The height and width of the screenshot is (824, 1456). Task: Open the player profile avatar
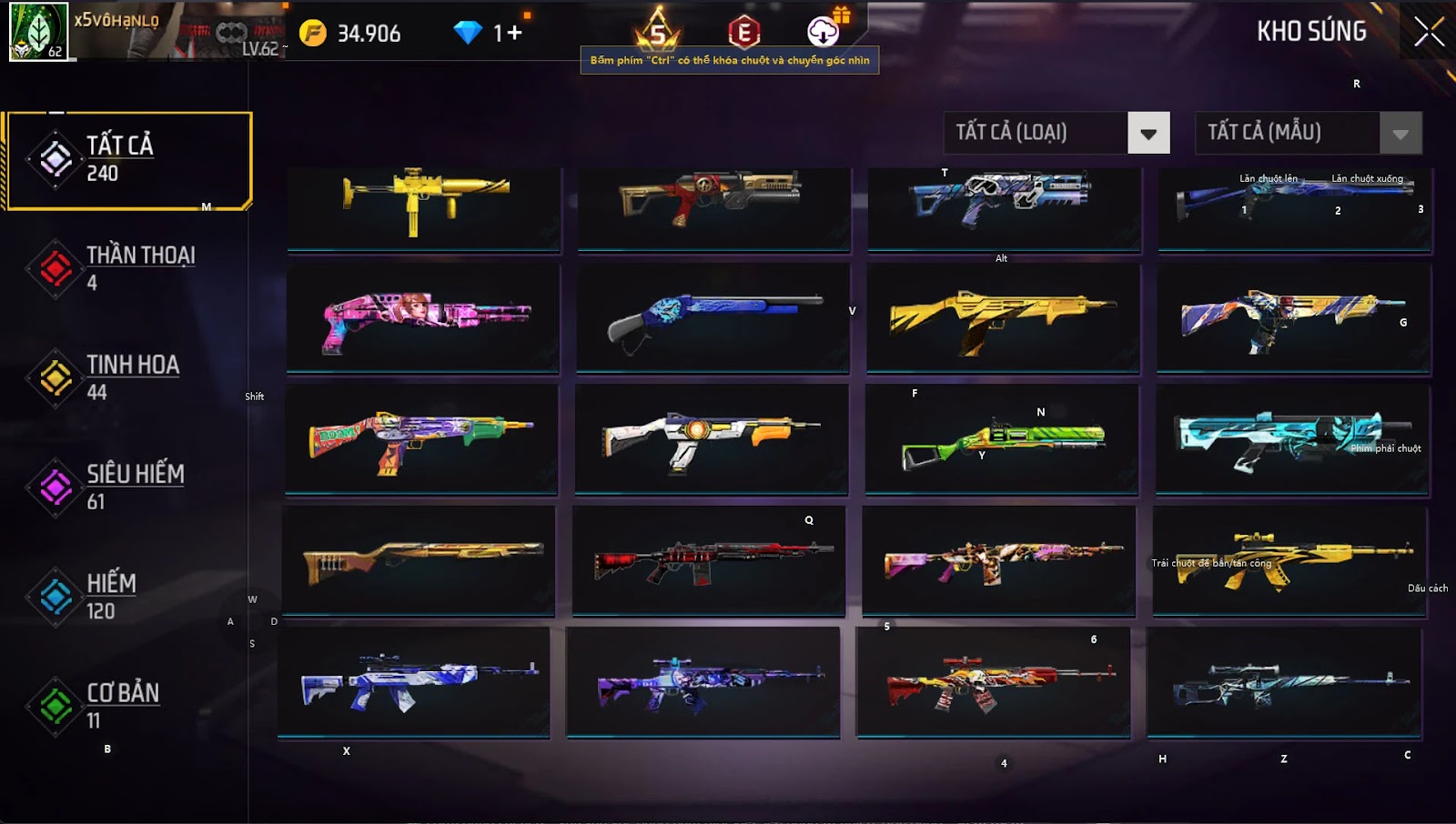[38, 31]
